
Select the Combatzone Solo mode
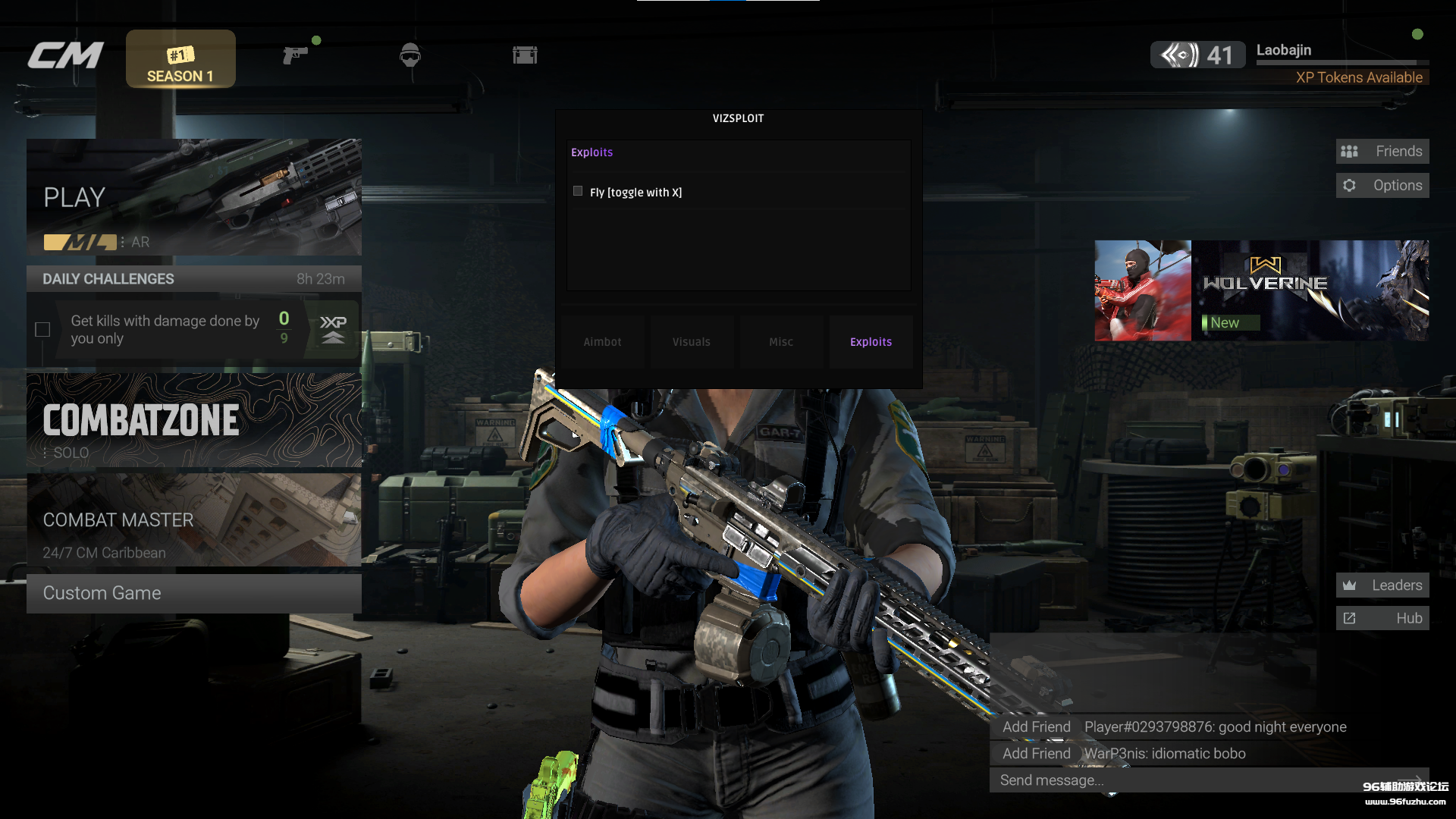[193, 420]
